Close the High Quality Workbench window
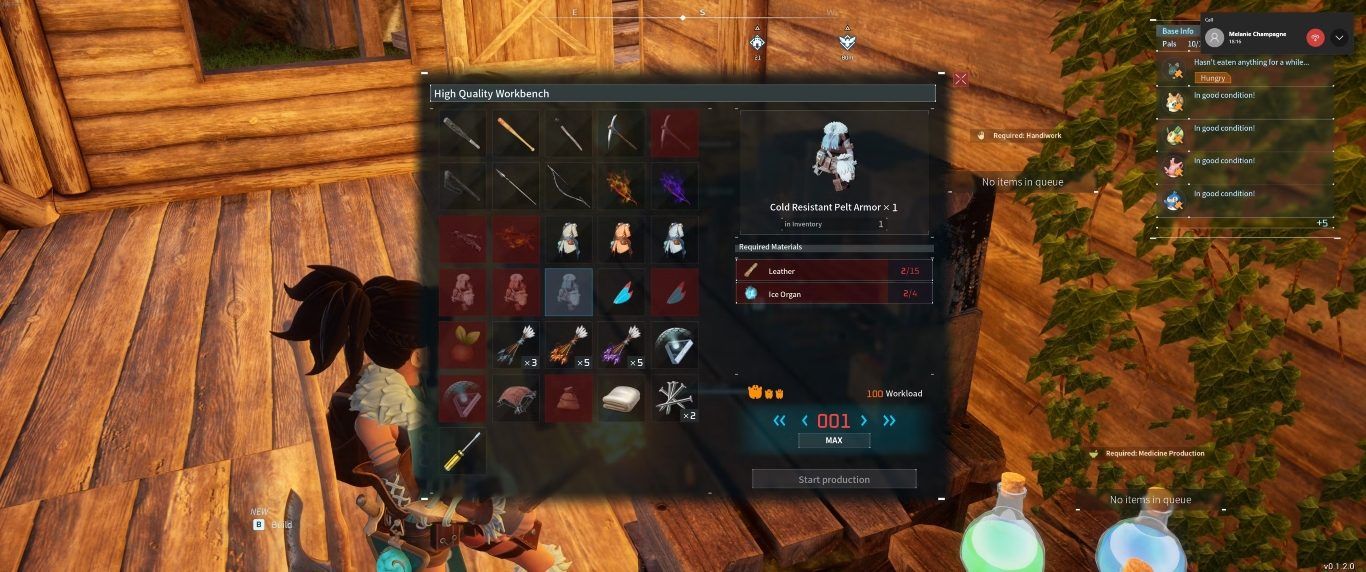1366x572 pixels. [x=960, y=79]
